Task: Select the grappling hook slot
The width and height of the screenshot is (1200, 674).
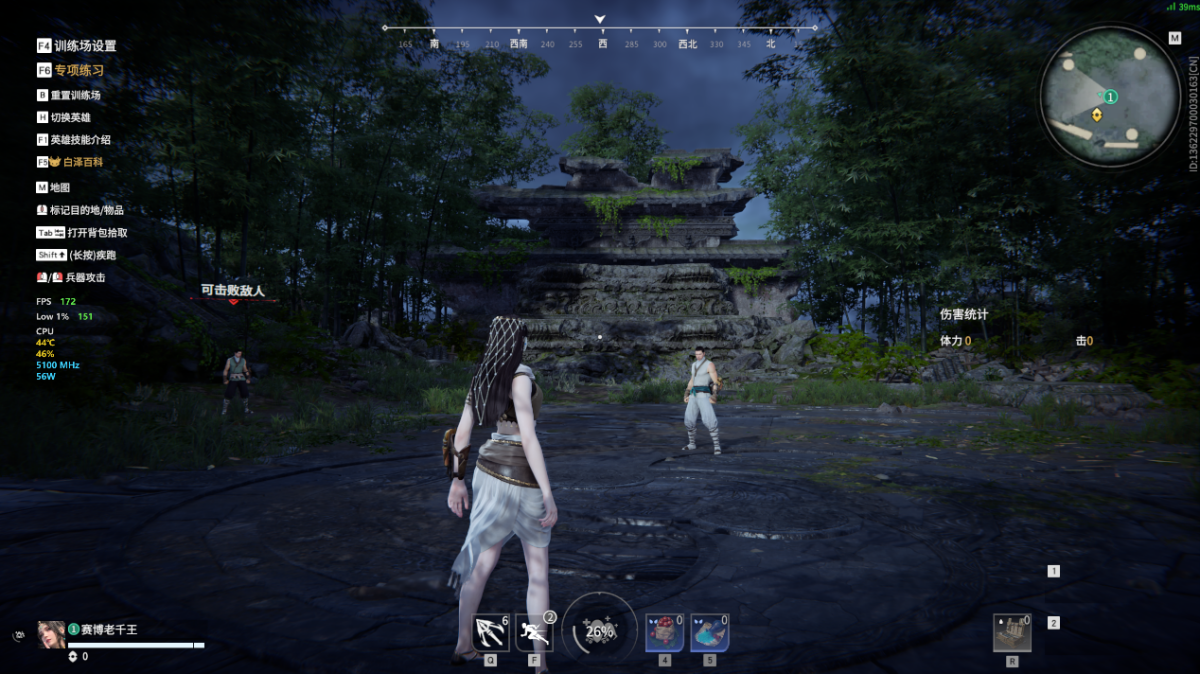Action: pyautogui.click(x=490, y=632)
